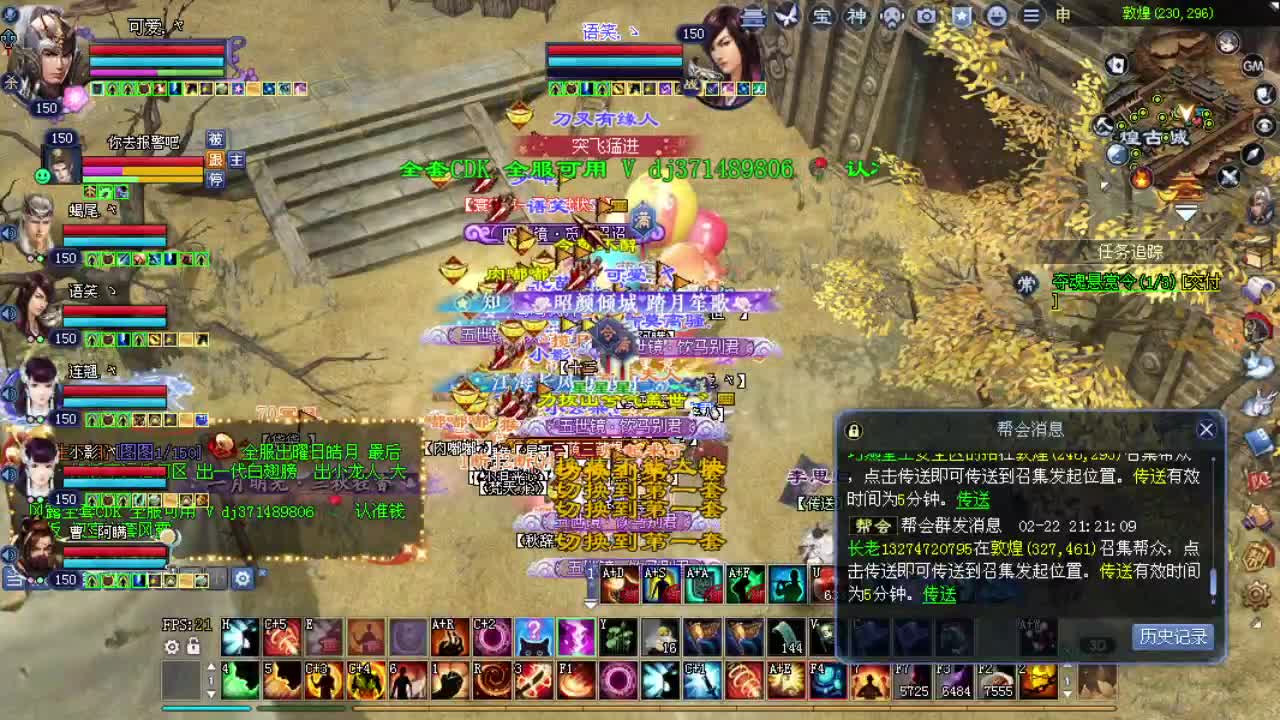Open the 神 deity panel icon

[x=857, y=17]
